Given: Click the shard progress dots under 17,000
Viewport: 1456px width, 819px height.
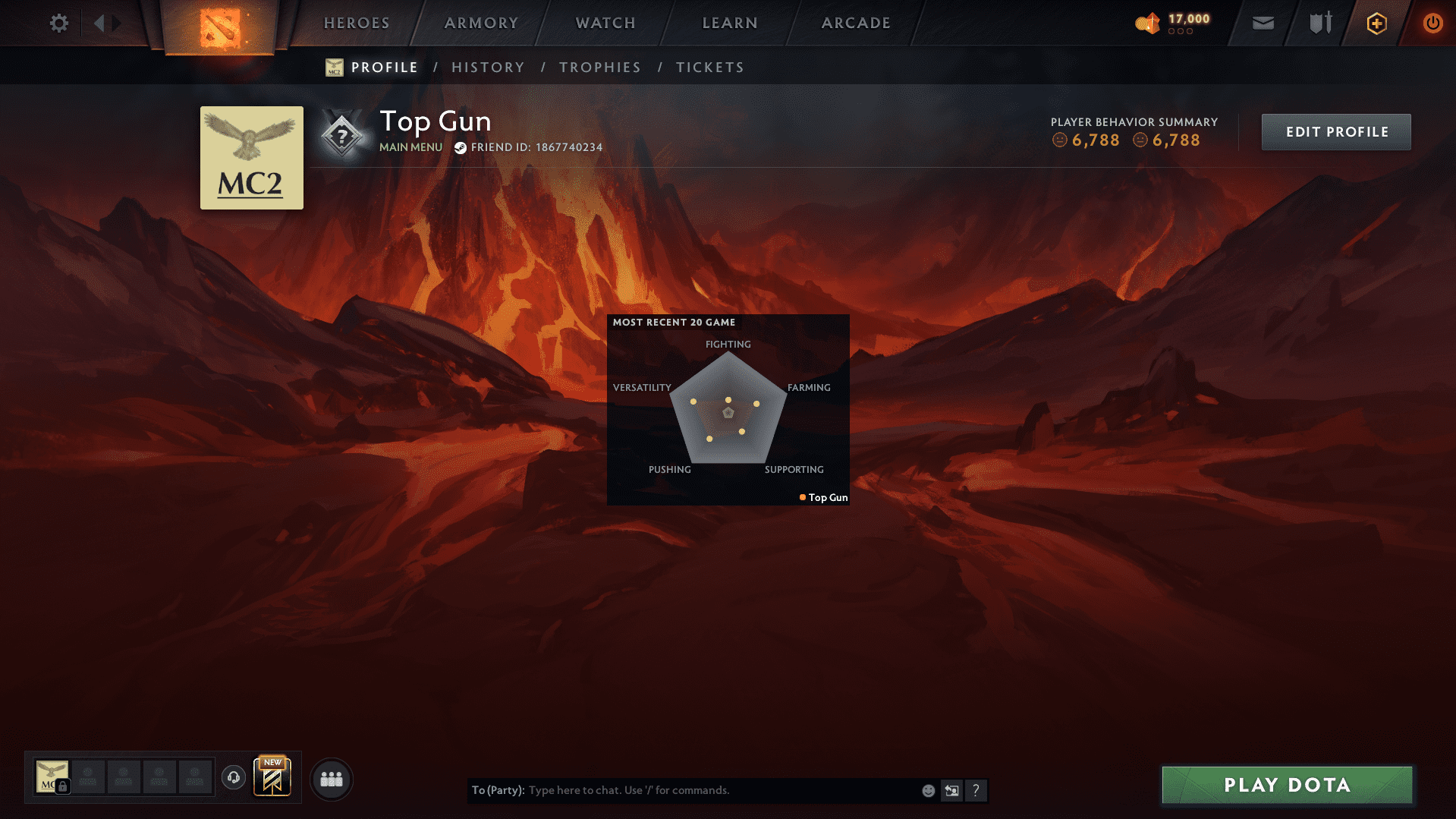Looking at the screenshot, I should pos(1179,32).
